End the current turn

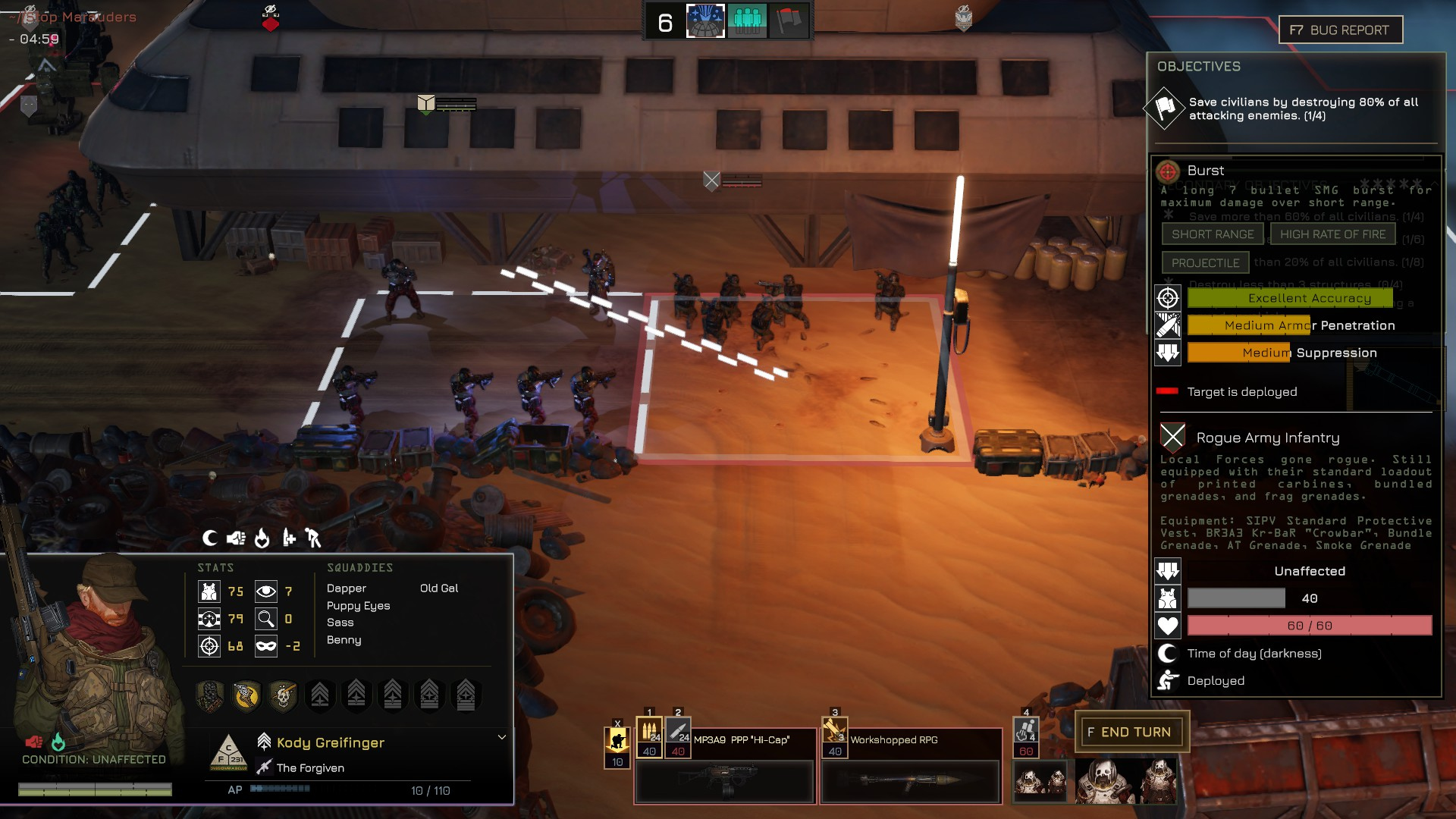(x=1131, y=732)
